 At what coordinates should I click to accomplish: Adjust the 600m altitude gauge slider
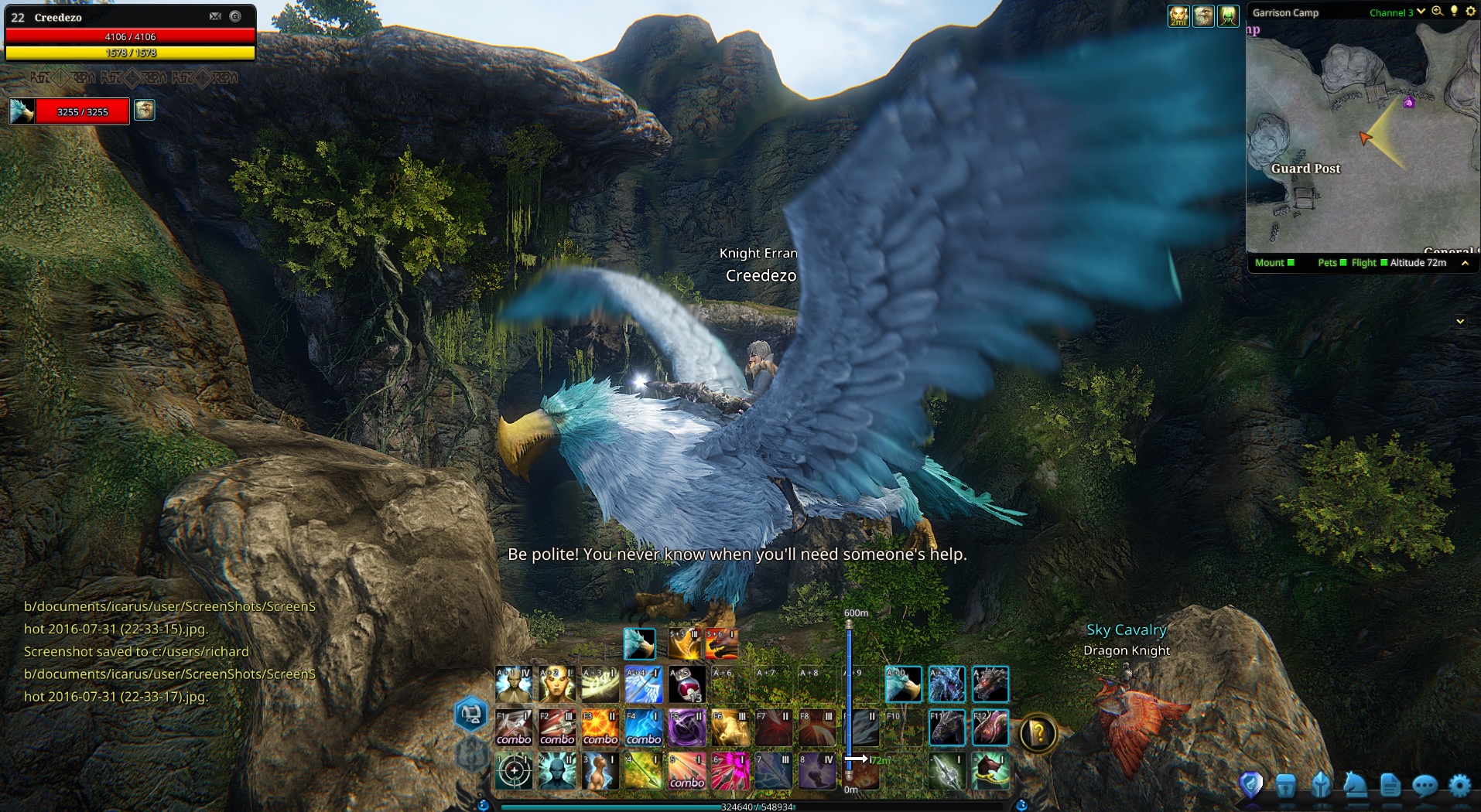click(851, 696)
